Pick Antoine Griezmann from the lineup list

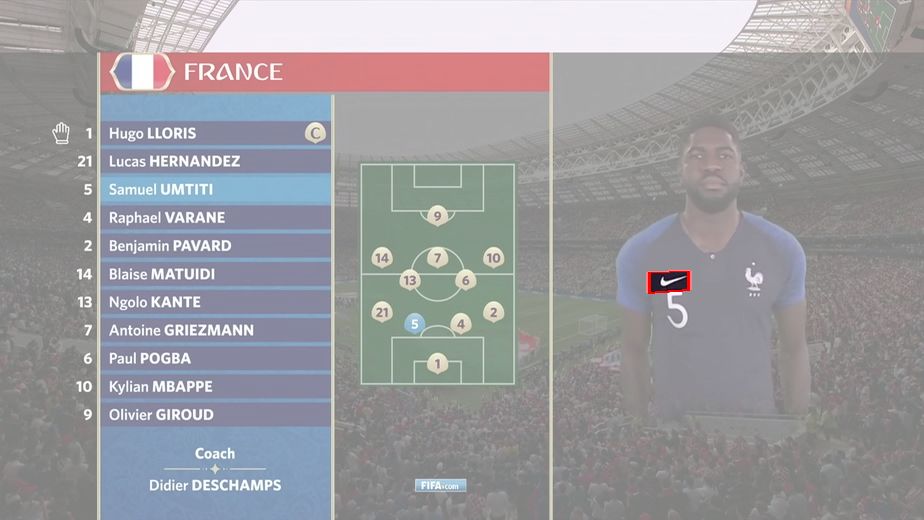tap(215, 330)
